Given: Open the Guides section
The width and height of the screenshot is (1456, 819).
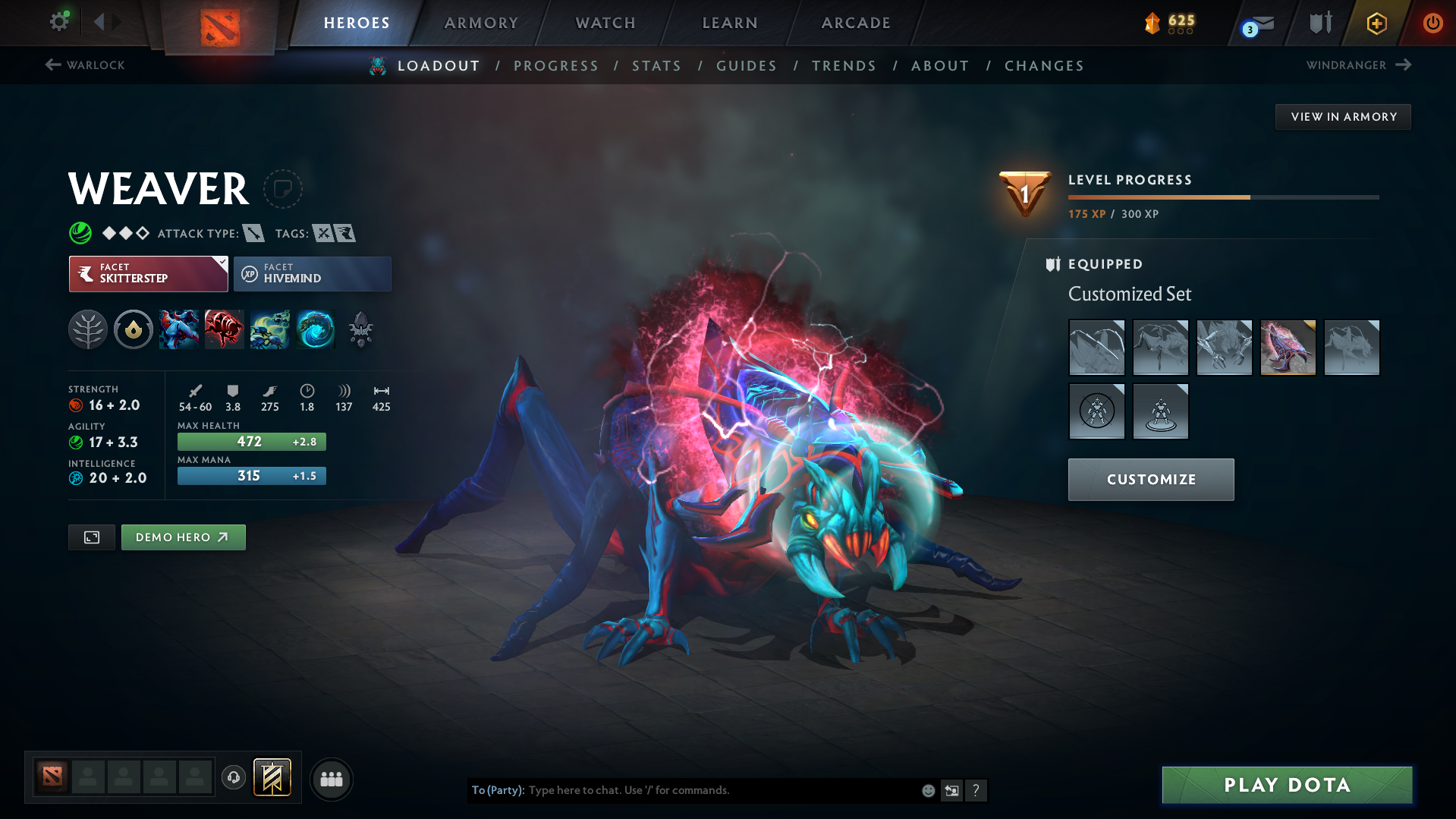Looking at the screenshot, I should [747, 66].
